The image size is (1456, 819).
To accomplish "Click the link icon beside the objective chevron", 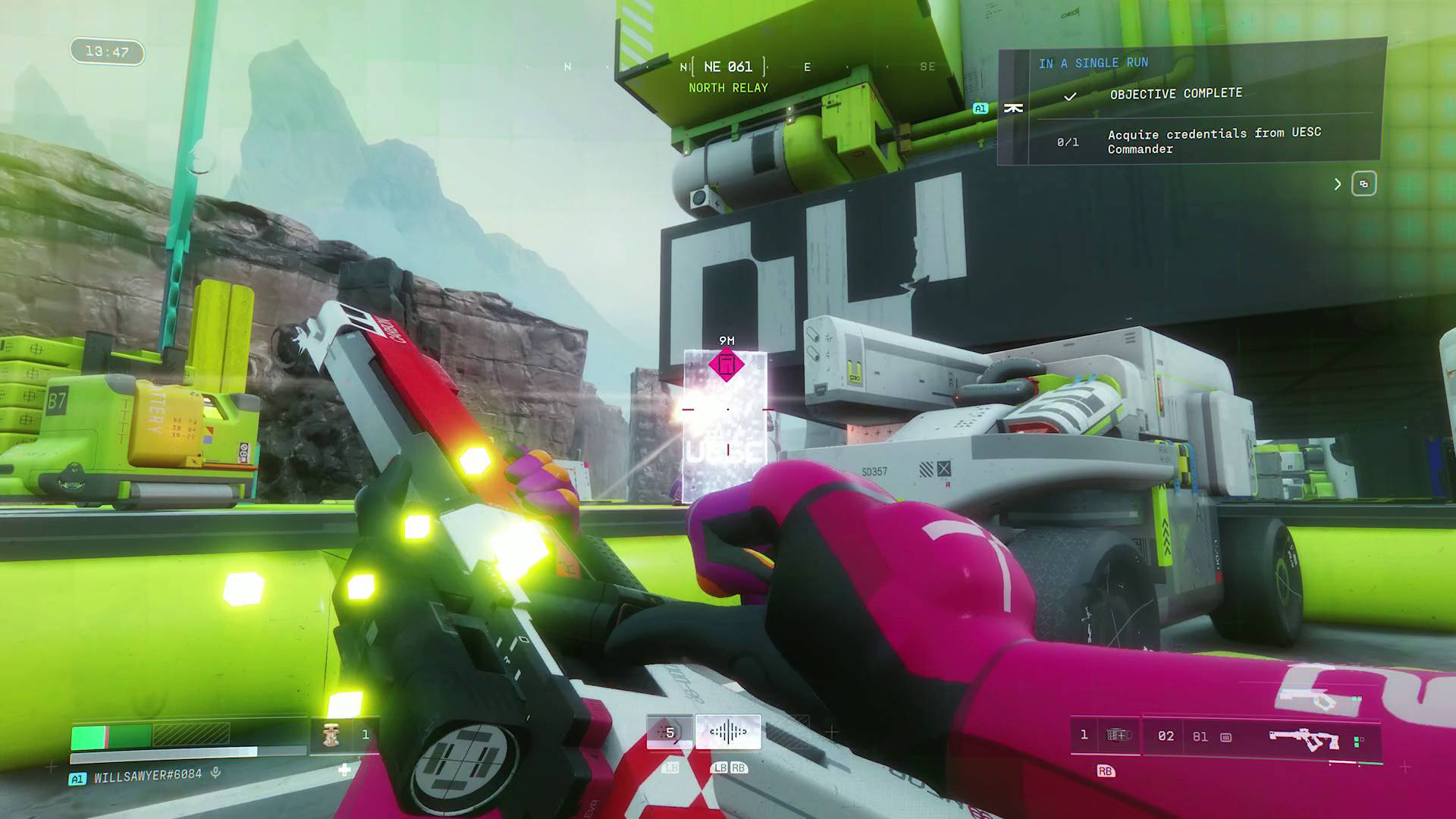I will tap(1363, 184).
